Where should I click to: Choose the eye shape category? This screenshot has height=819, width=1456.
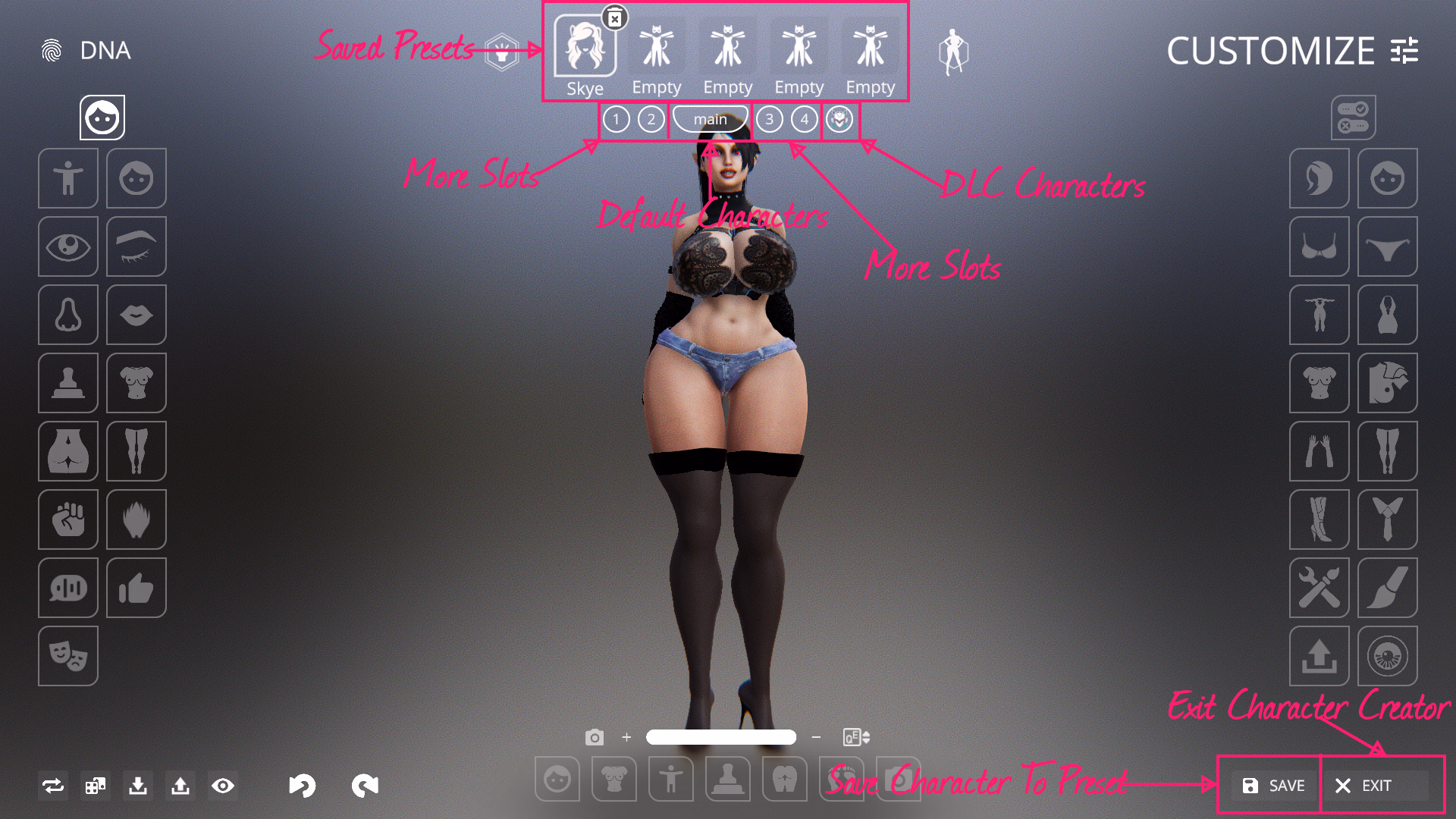(x=68, y=246)
